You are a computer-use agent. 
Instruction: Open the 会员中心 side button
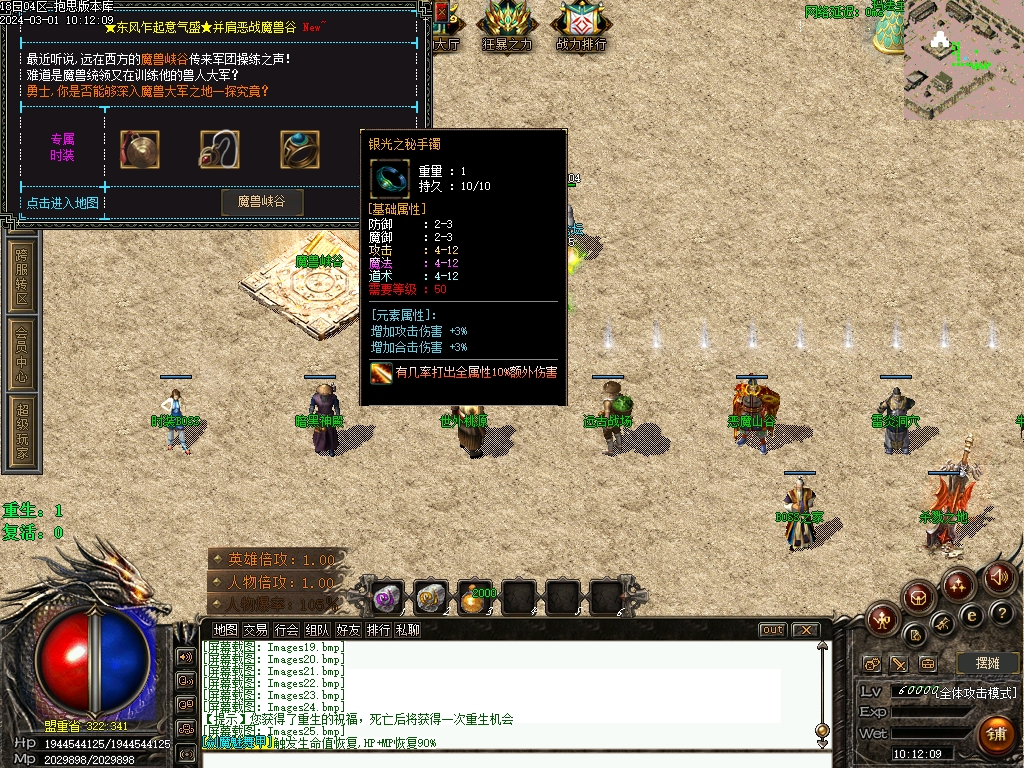(22, 352)
